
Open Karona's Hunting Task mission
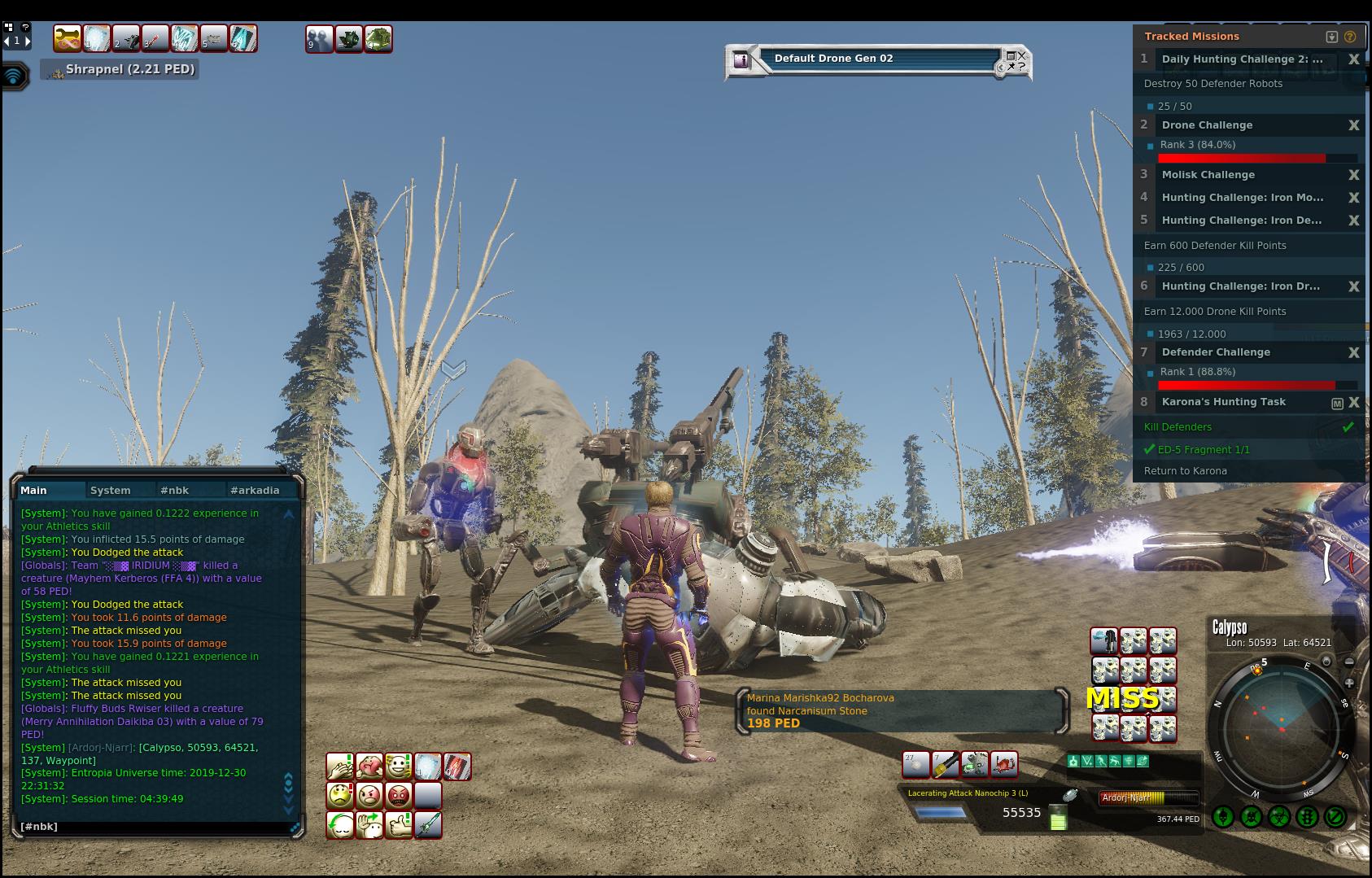[x=1224, y=402]
